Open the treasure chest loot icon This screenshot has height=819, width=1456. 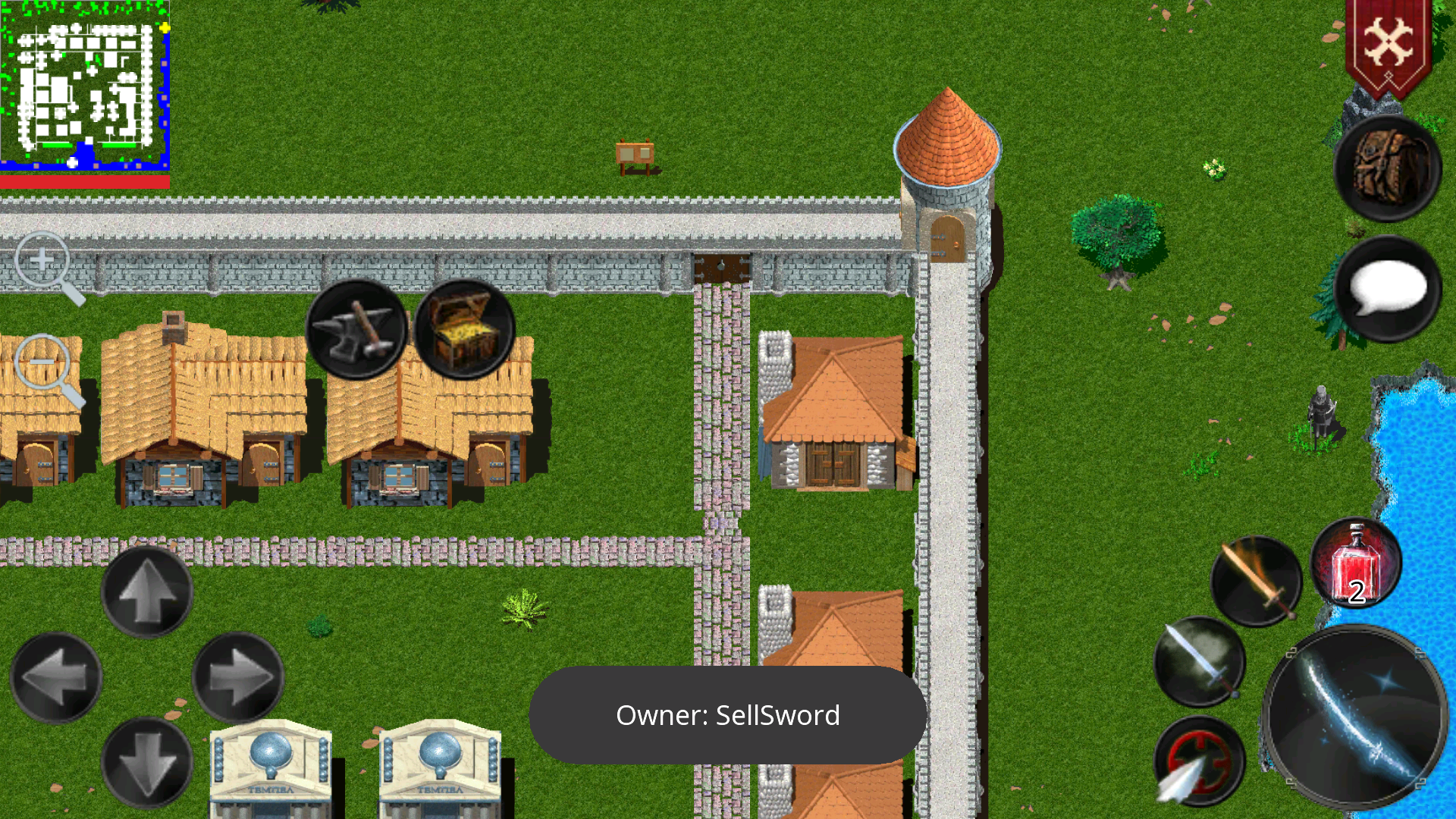click(463, 329)
